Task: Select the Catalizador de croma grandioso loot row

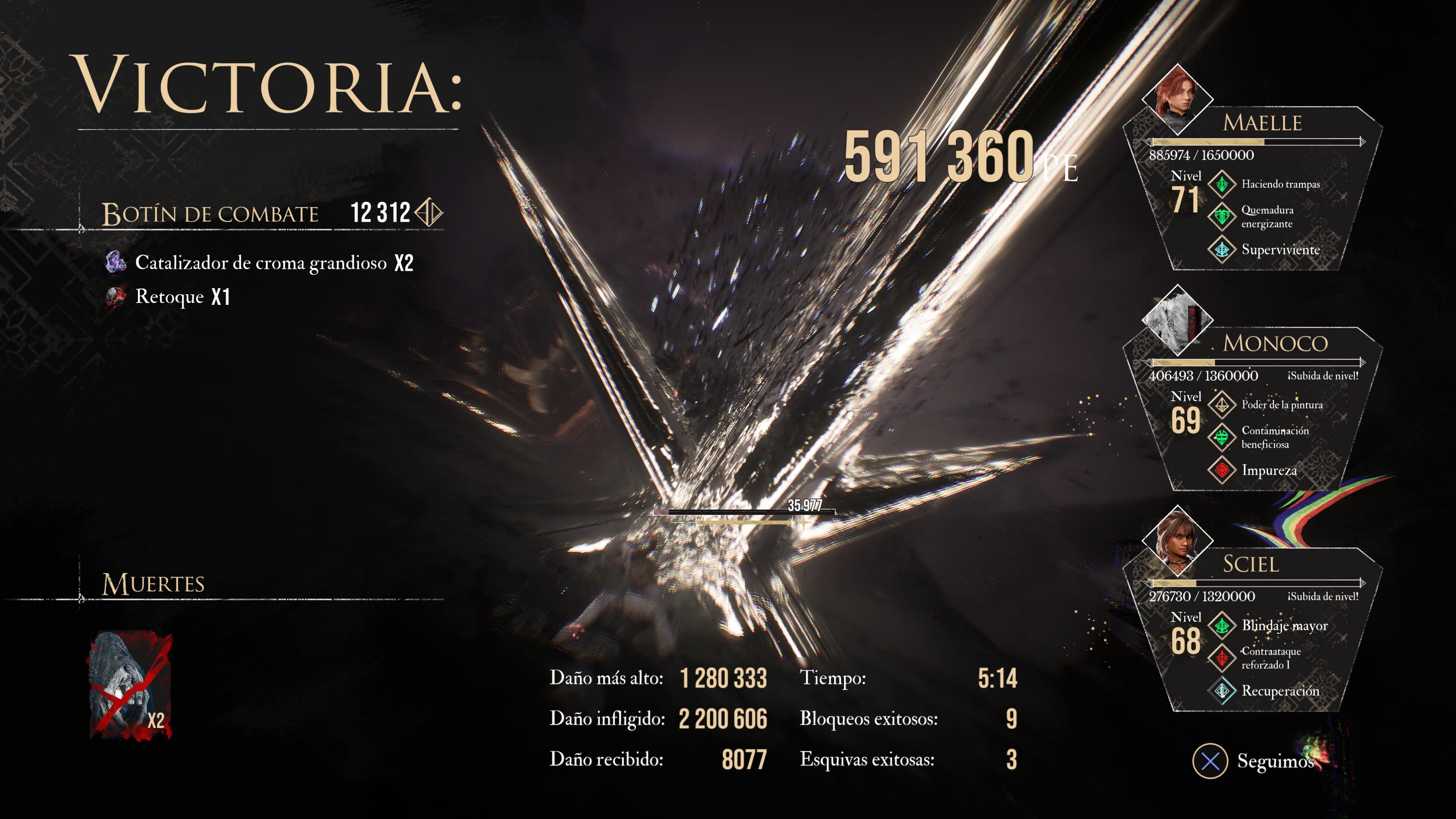Action: click(260, 263)
